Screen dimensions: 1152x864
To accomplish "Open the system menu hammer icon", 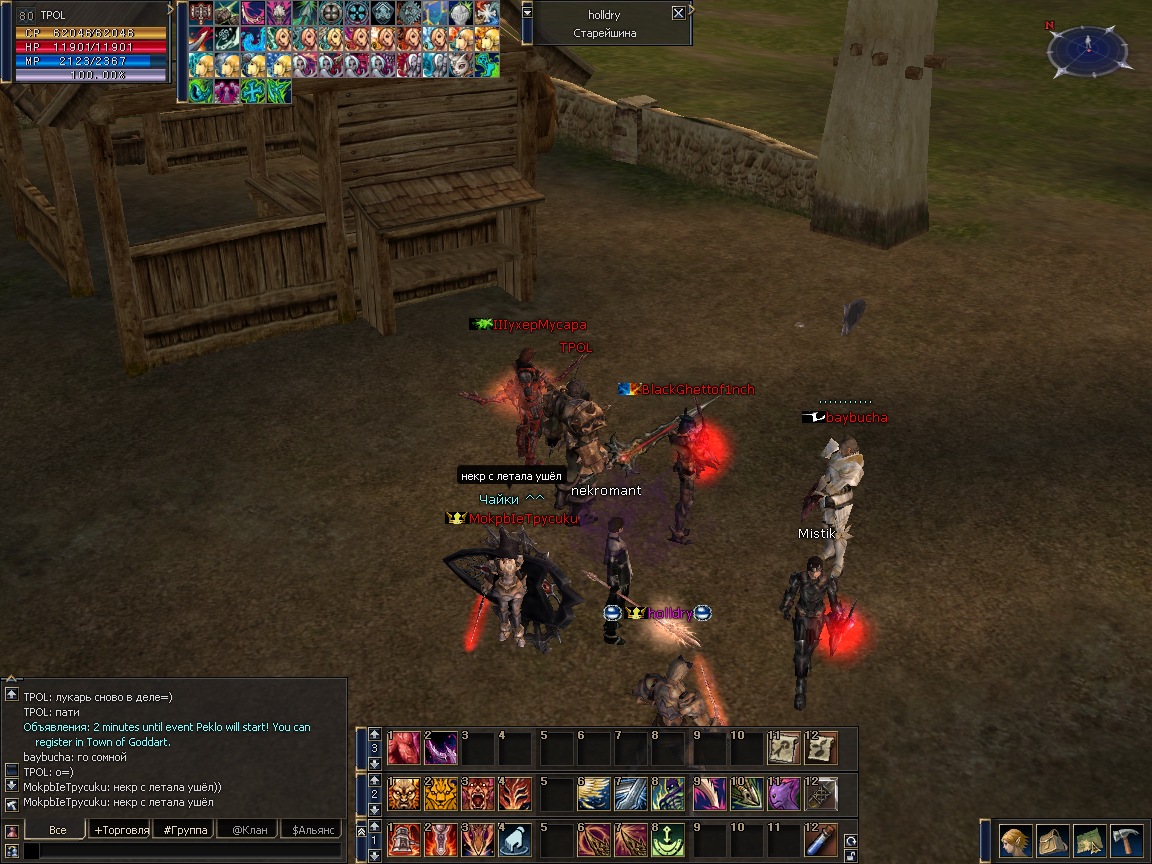I will coord(1127,839).
